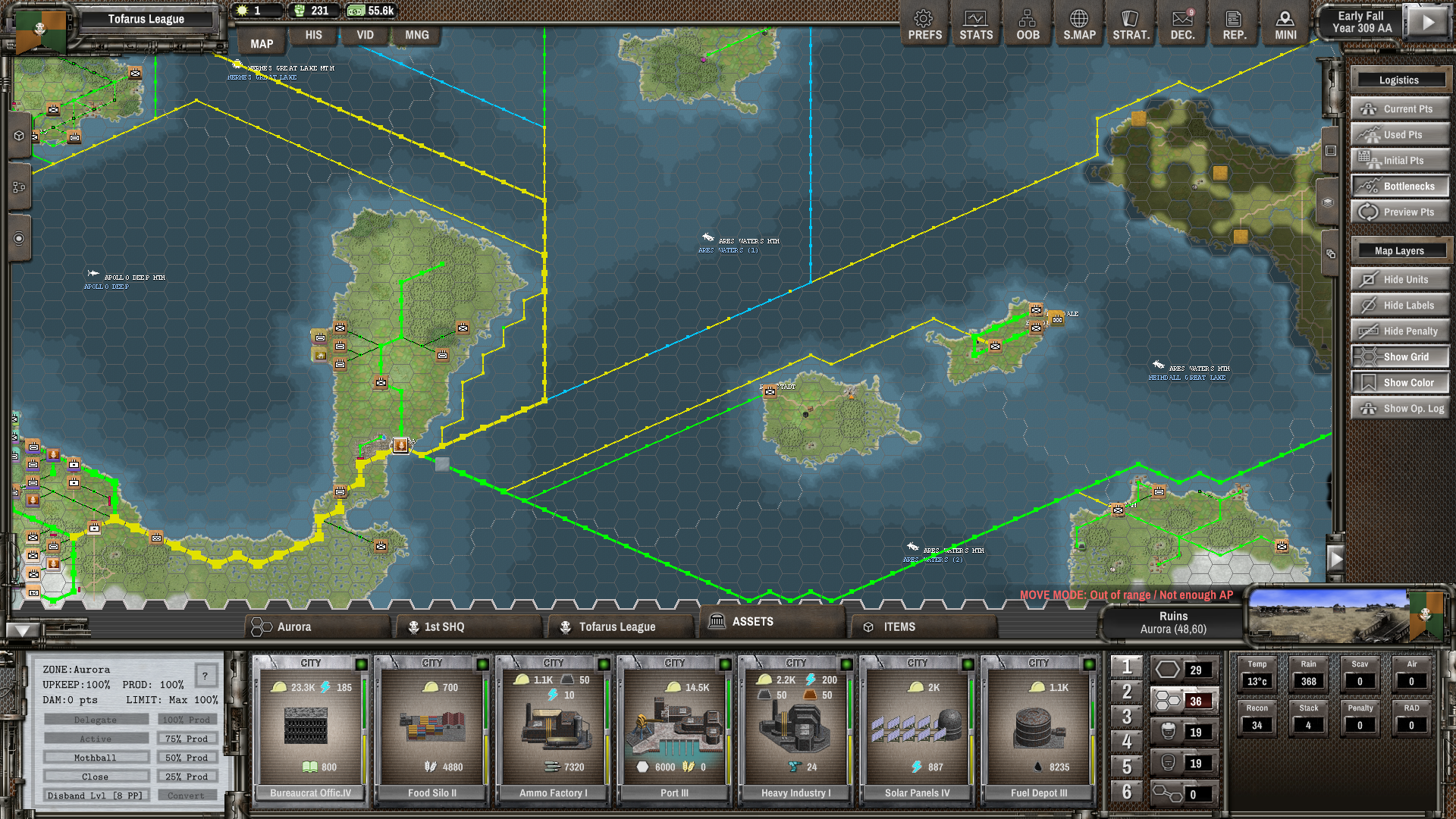
Task: Open the REP. reports panel
Action: [1234, 24]
